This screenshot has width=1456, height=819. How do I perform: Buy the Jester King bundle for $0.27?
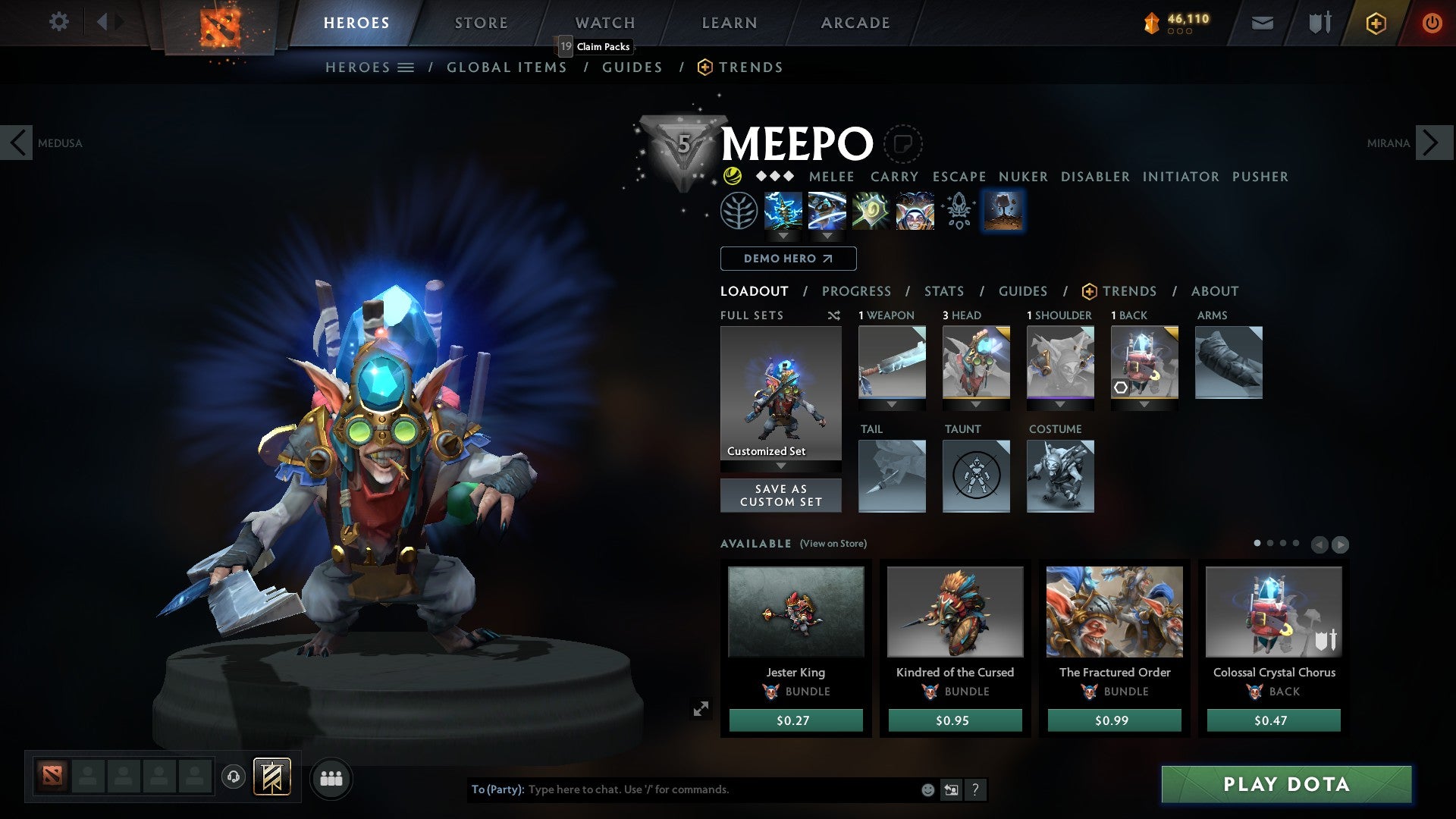point(795,720)
